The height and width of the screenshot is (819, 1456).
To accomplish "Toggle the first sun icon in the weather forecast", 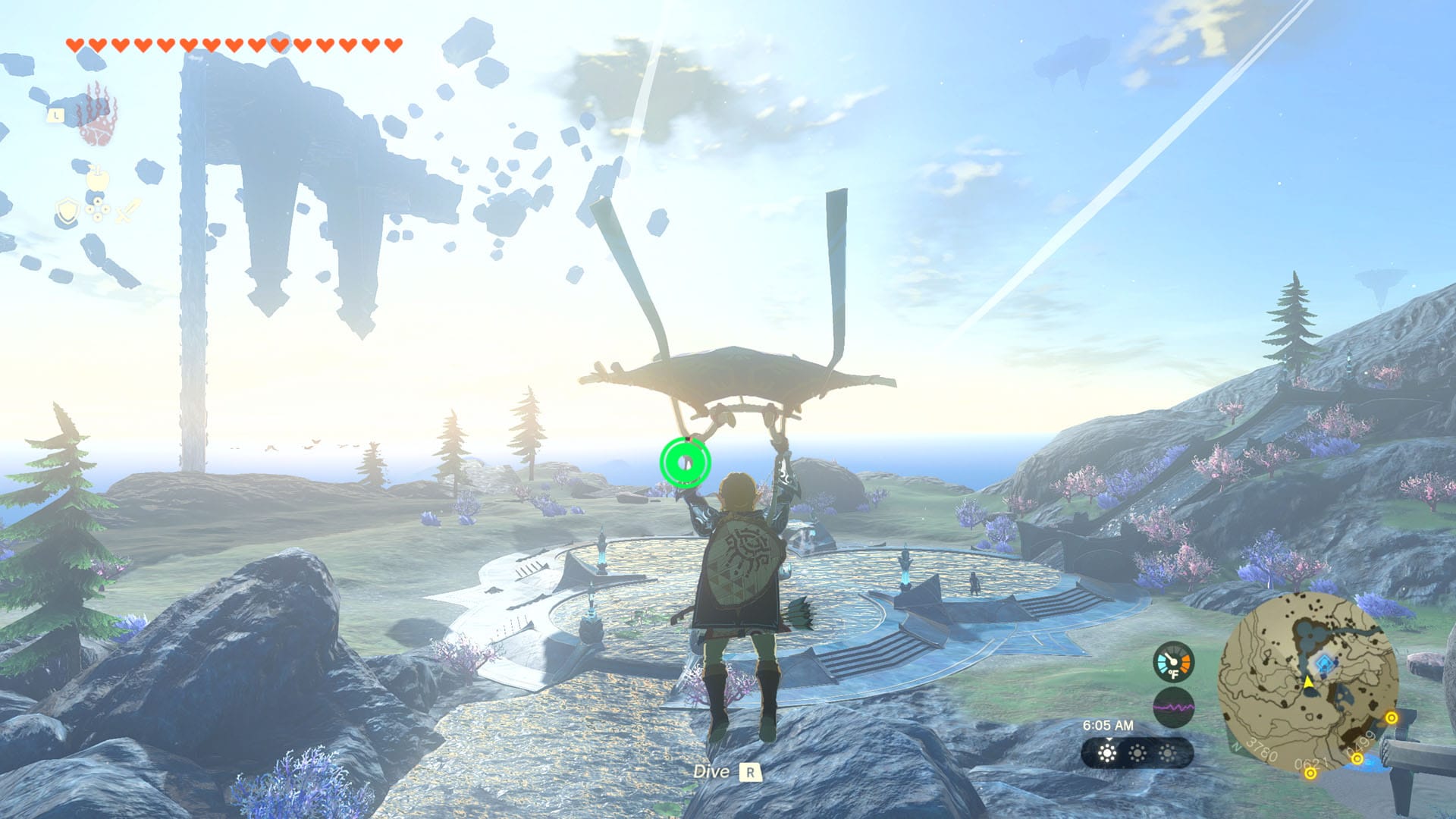I will coord(1107,752).
